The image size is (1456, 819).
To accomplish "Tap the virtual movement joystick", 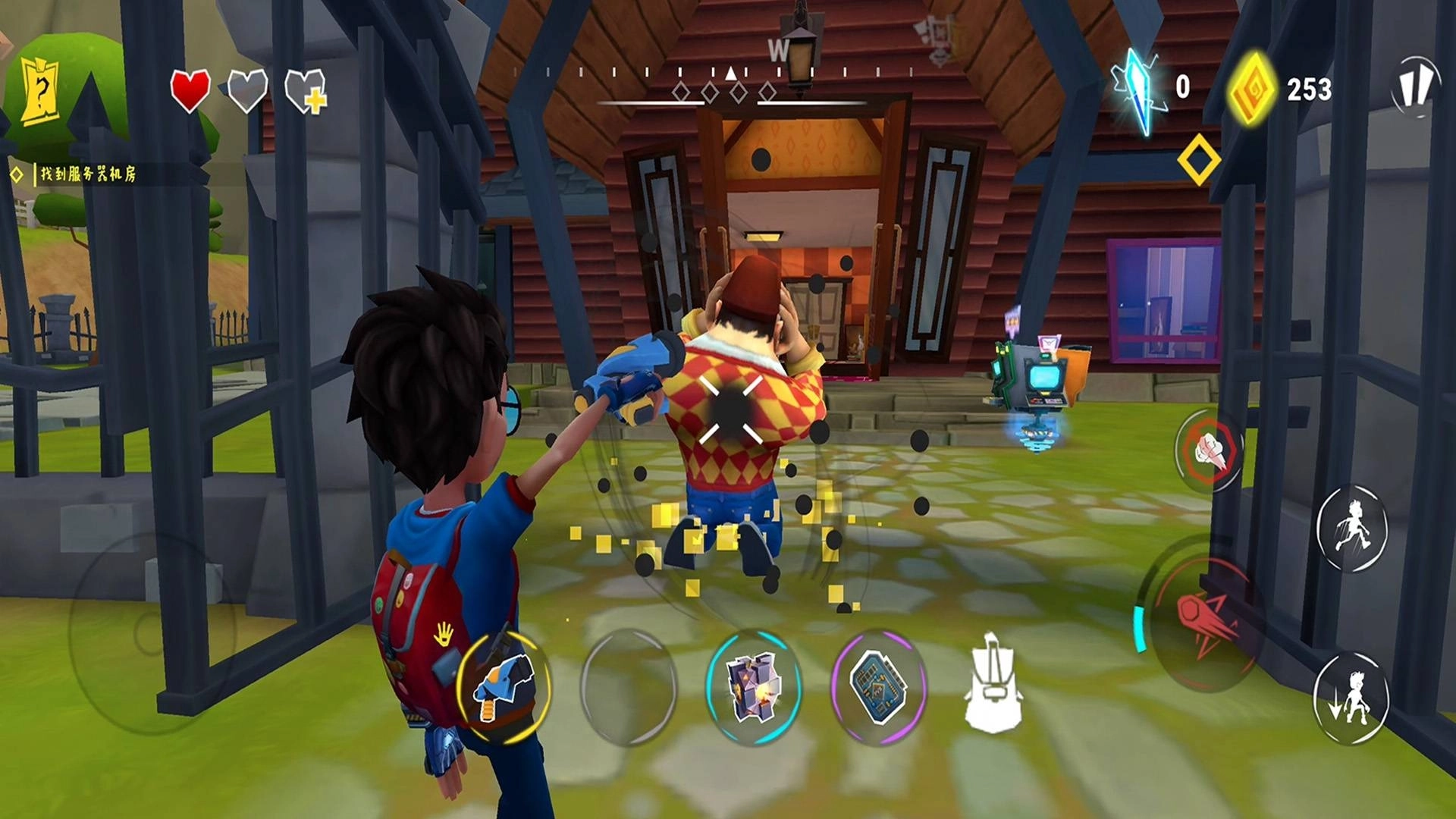I will (x=148, y=631).
